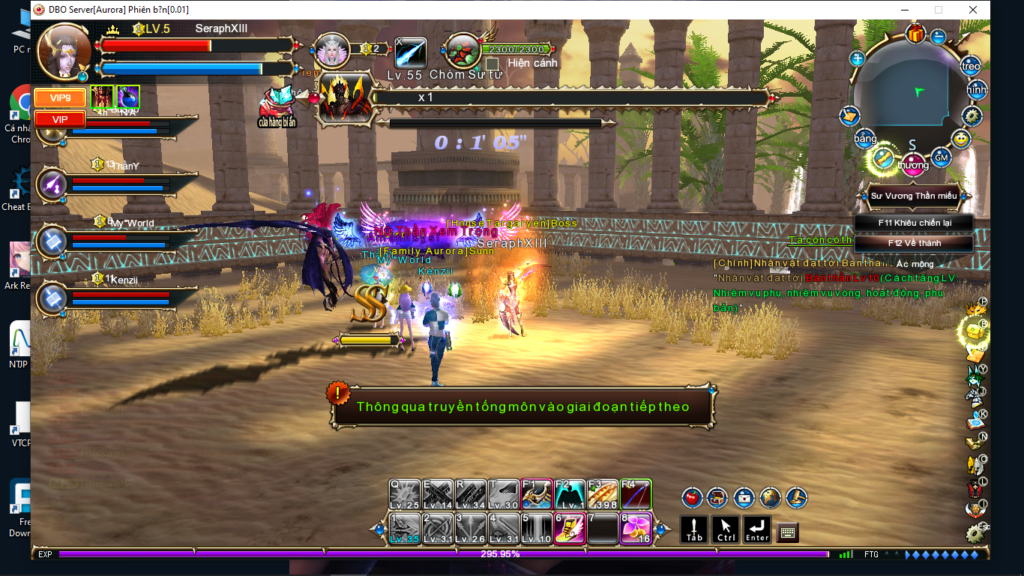Close the DBO Server game window
The height and width of the screenshot is (576, 1024).
(972, 10)
